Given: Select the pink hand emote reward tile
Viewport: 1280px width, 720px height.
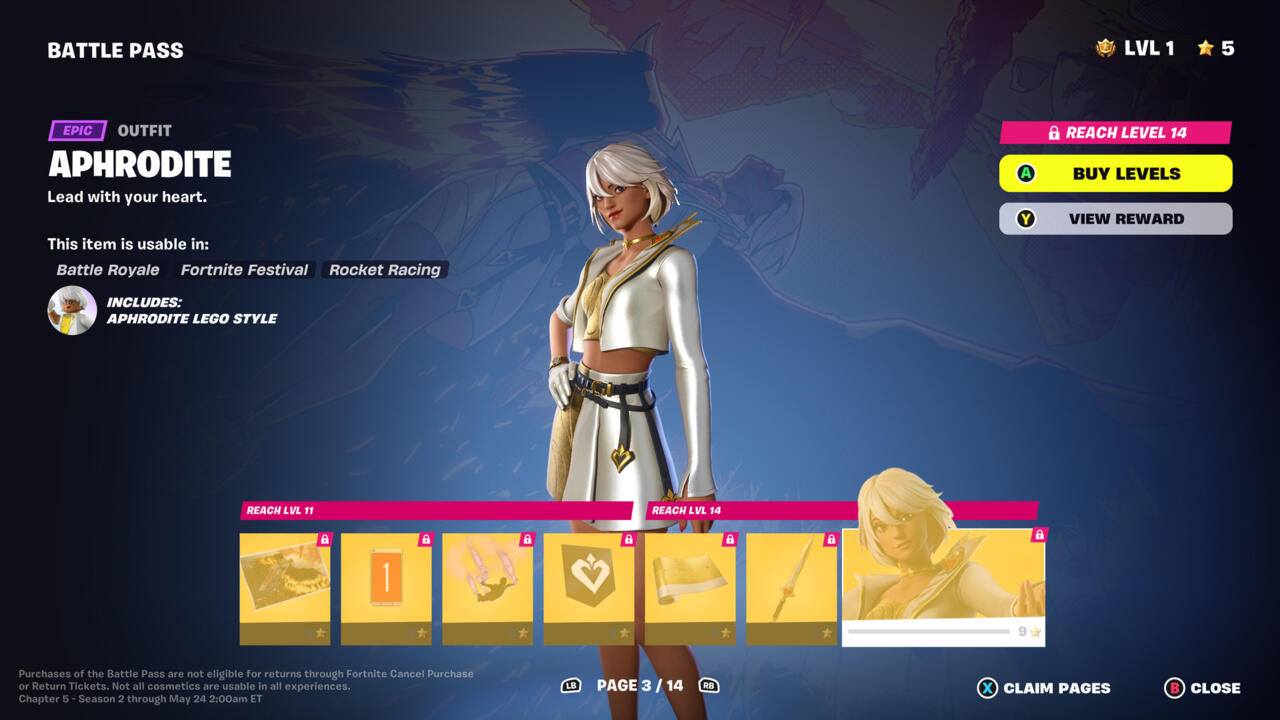Looking at the screenshot, I should (487, 588).
